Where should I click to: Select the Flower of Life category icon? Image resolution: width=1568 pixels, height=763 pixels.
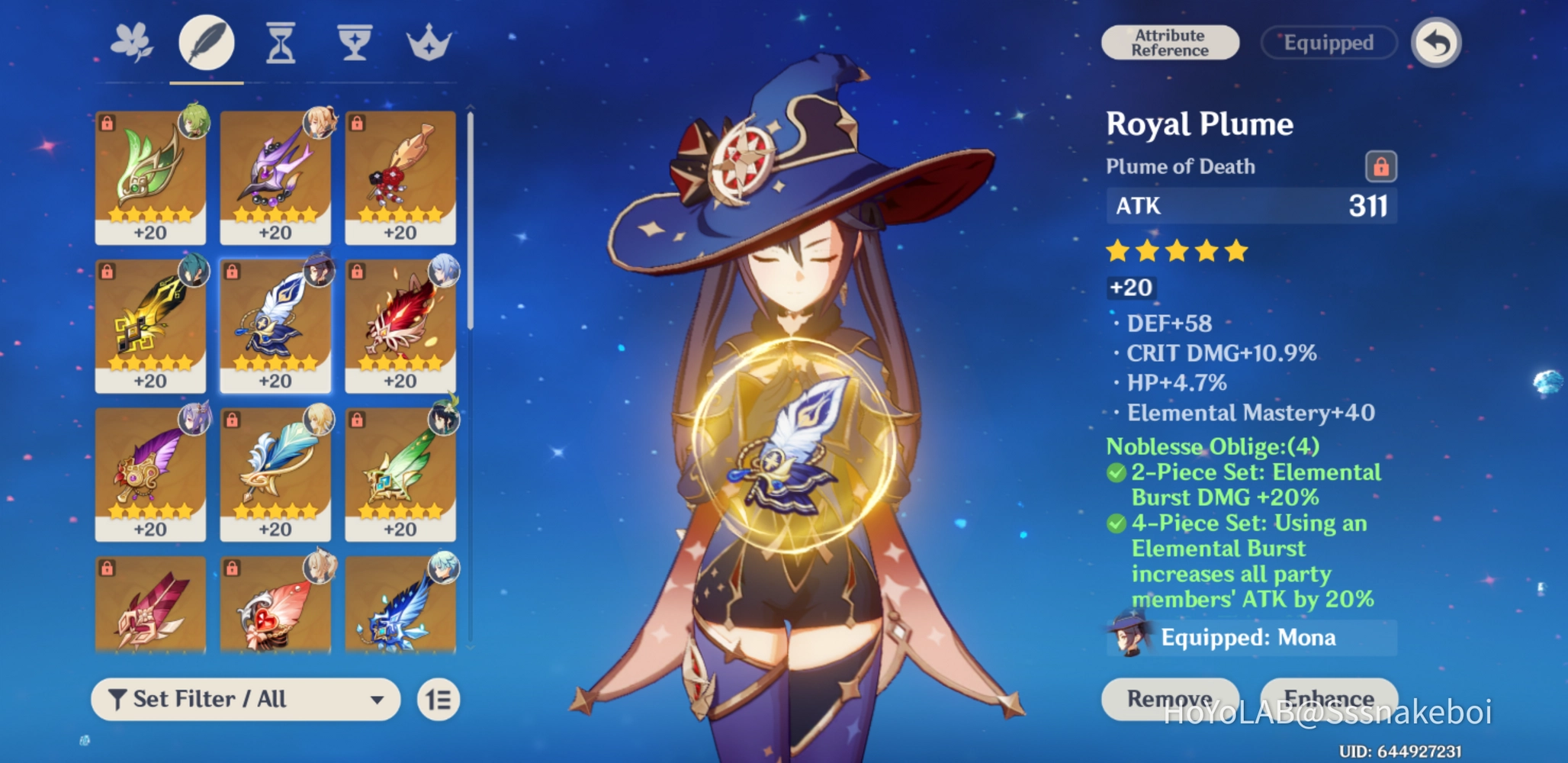(131, 43)
